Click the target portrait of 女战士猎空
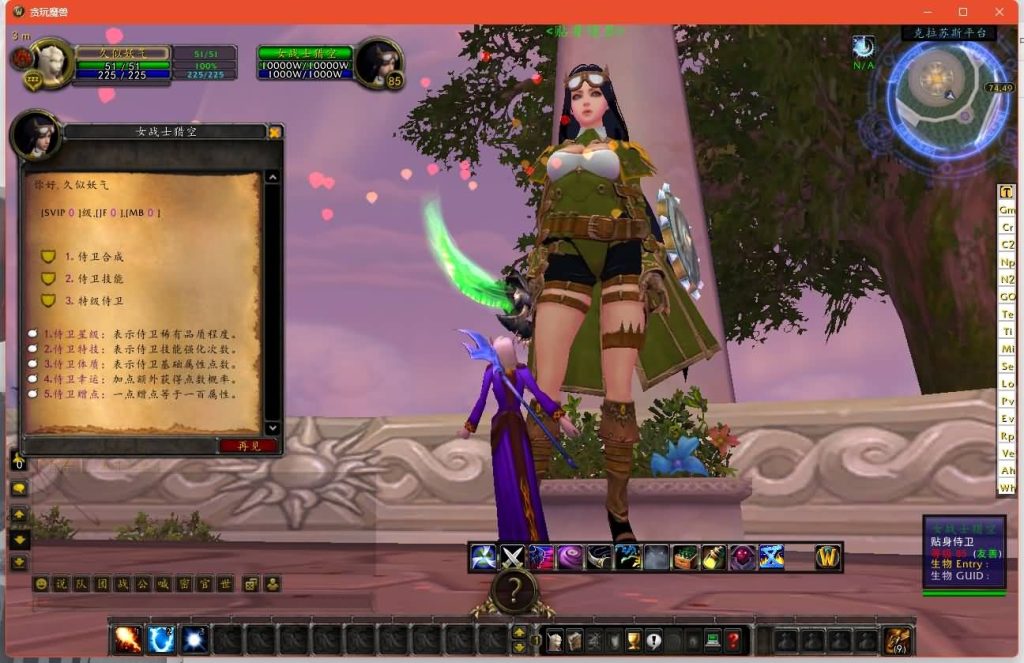 coord(378,61)
